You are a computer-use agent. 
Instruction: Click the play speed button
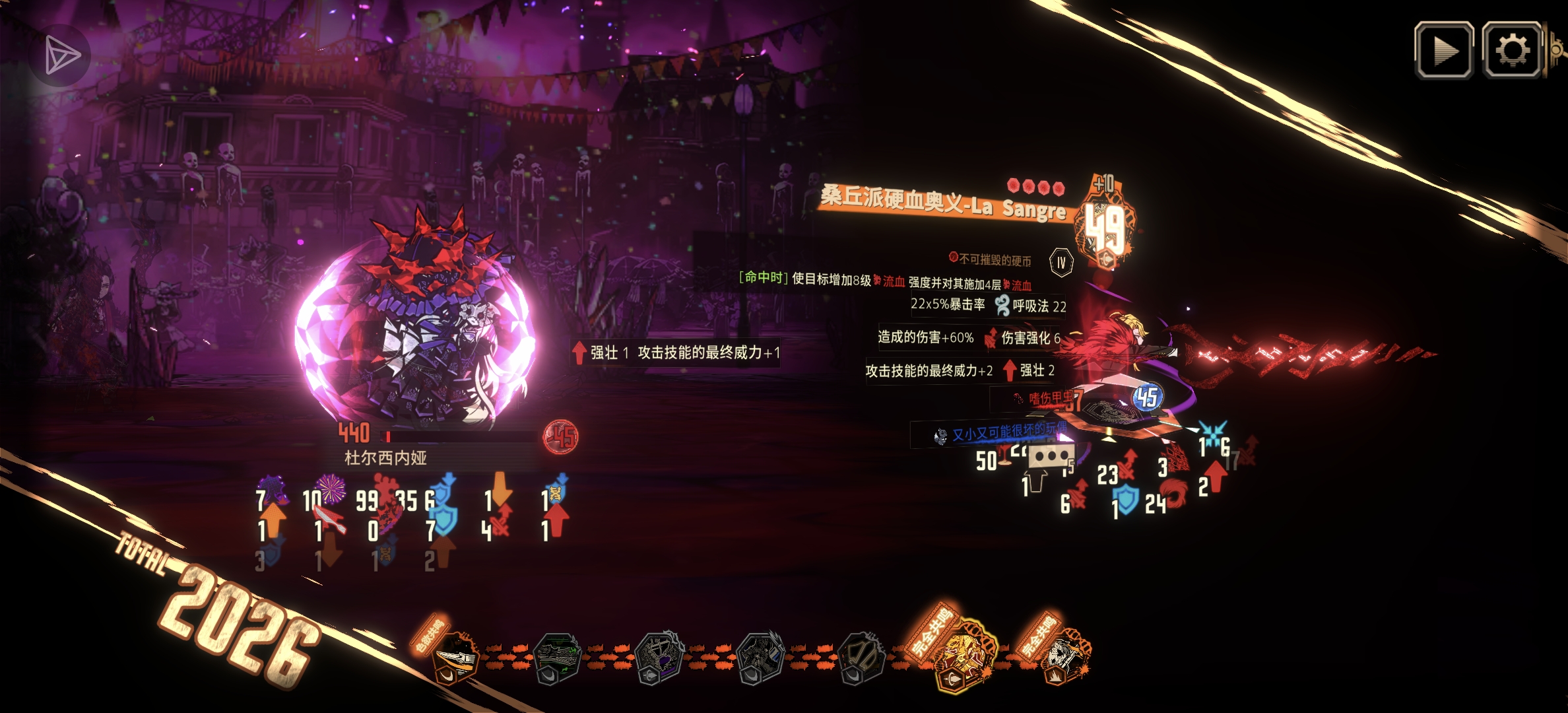click(1444, 51)
